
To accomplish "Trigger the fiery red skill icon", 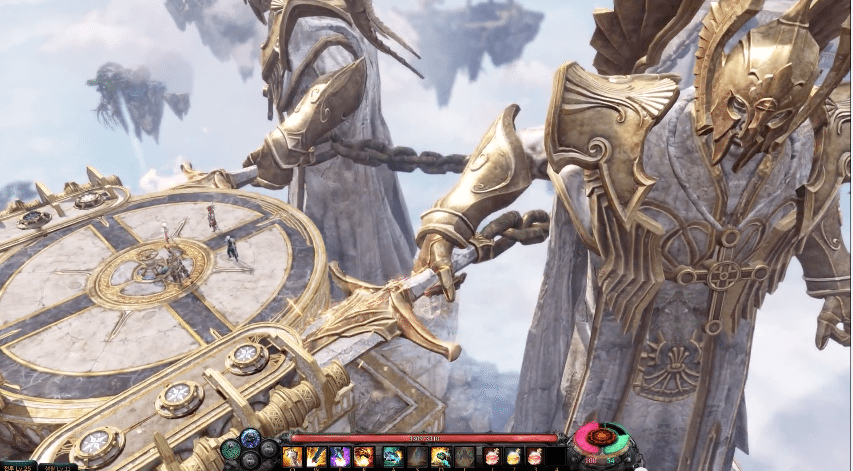I will tap(364, 457).
